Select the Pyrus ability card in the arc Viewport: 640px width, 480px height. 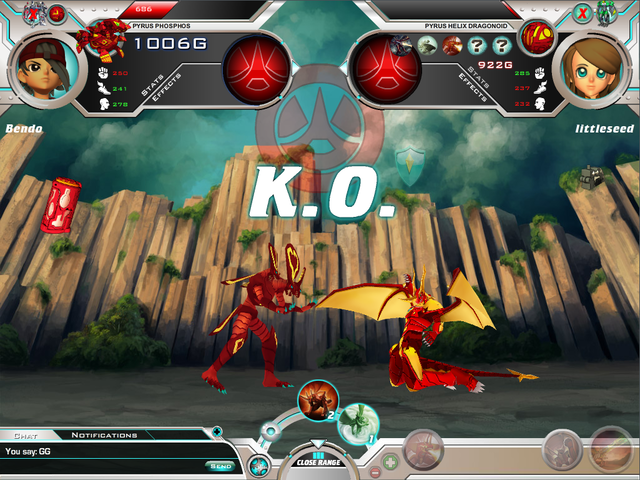click(318, 399)
